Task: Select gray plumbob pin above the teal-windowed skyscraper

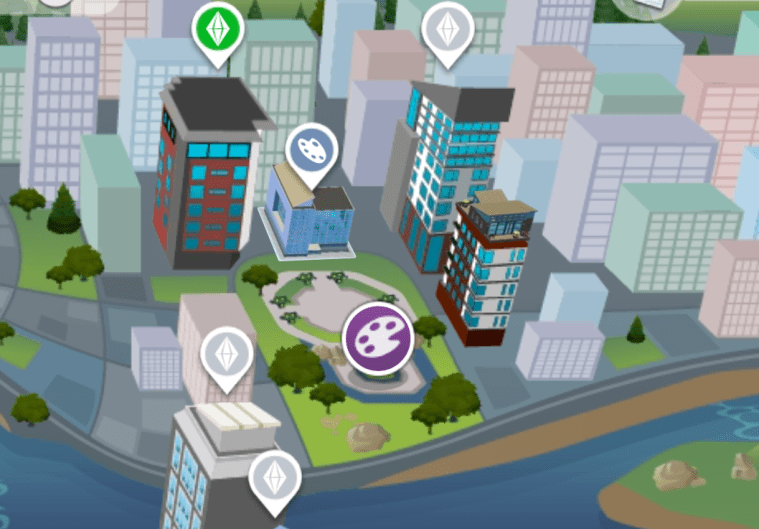Action: tap(445, 30)
